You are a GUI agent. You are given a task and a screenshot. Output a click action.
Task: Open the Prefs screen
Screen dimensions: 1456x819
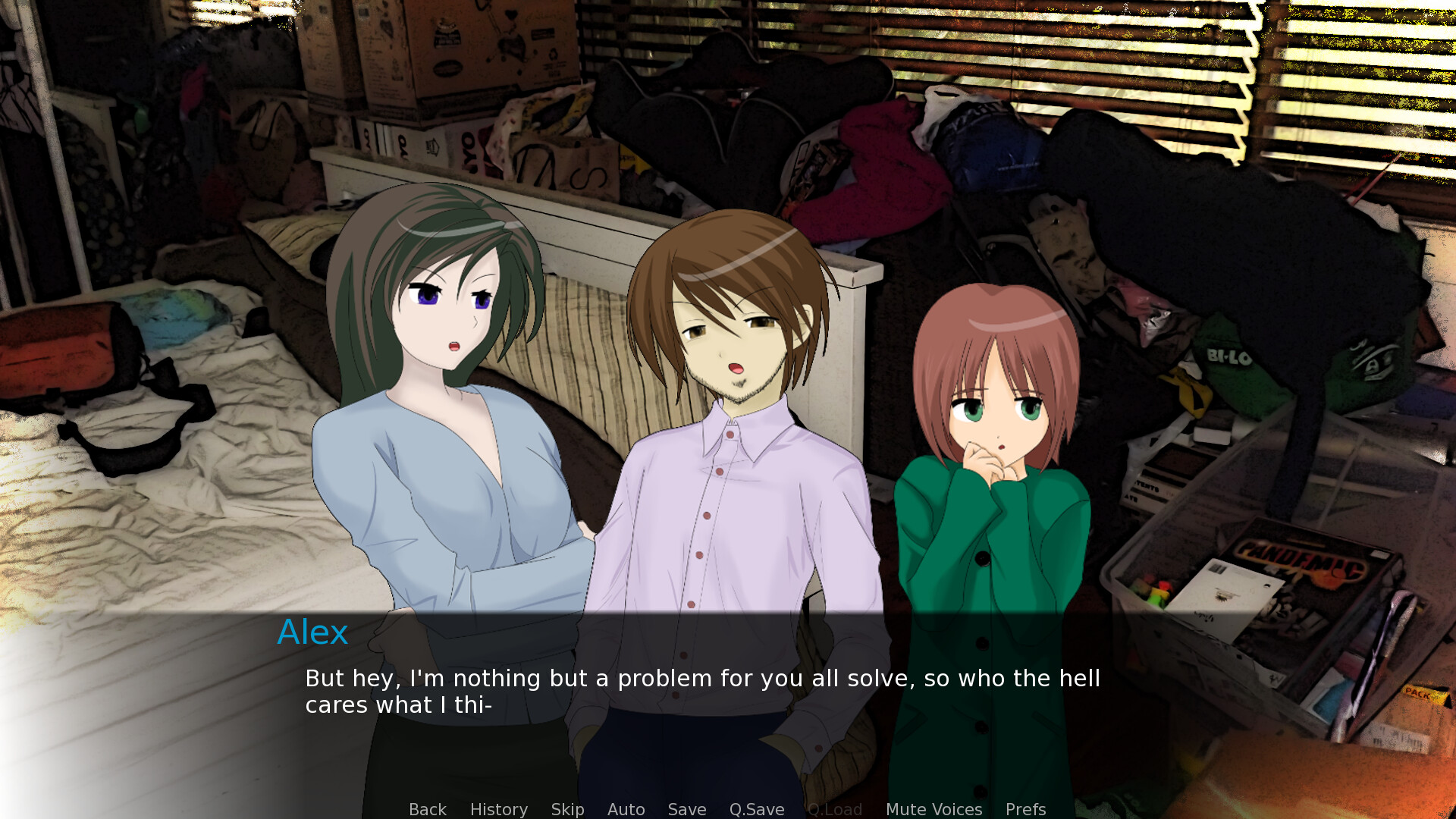pos(1025,809)
